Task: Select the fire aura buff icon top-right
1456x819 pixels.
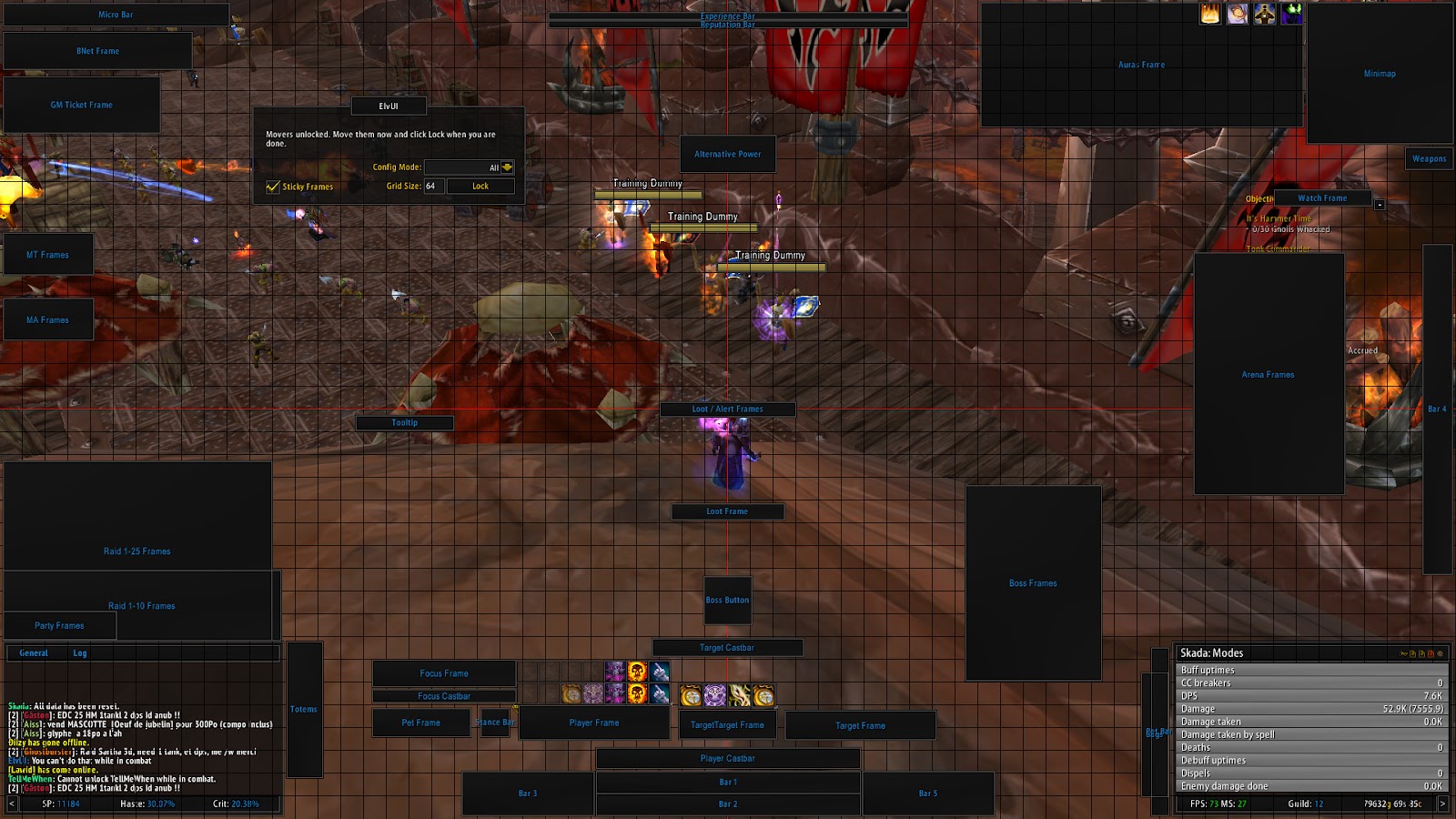Action: (x=1209, y=14)
